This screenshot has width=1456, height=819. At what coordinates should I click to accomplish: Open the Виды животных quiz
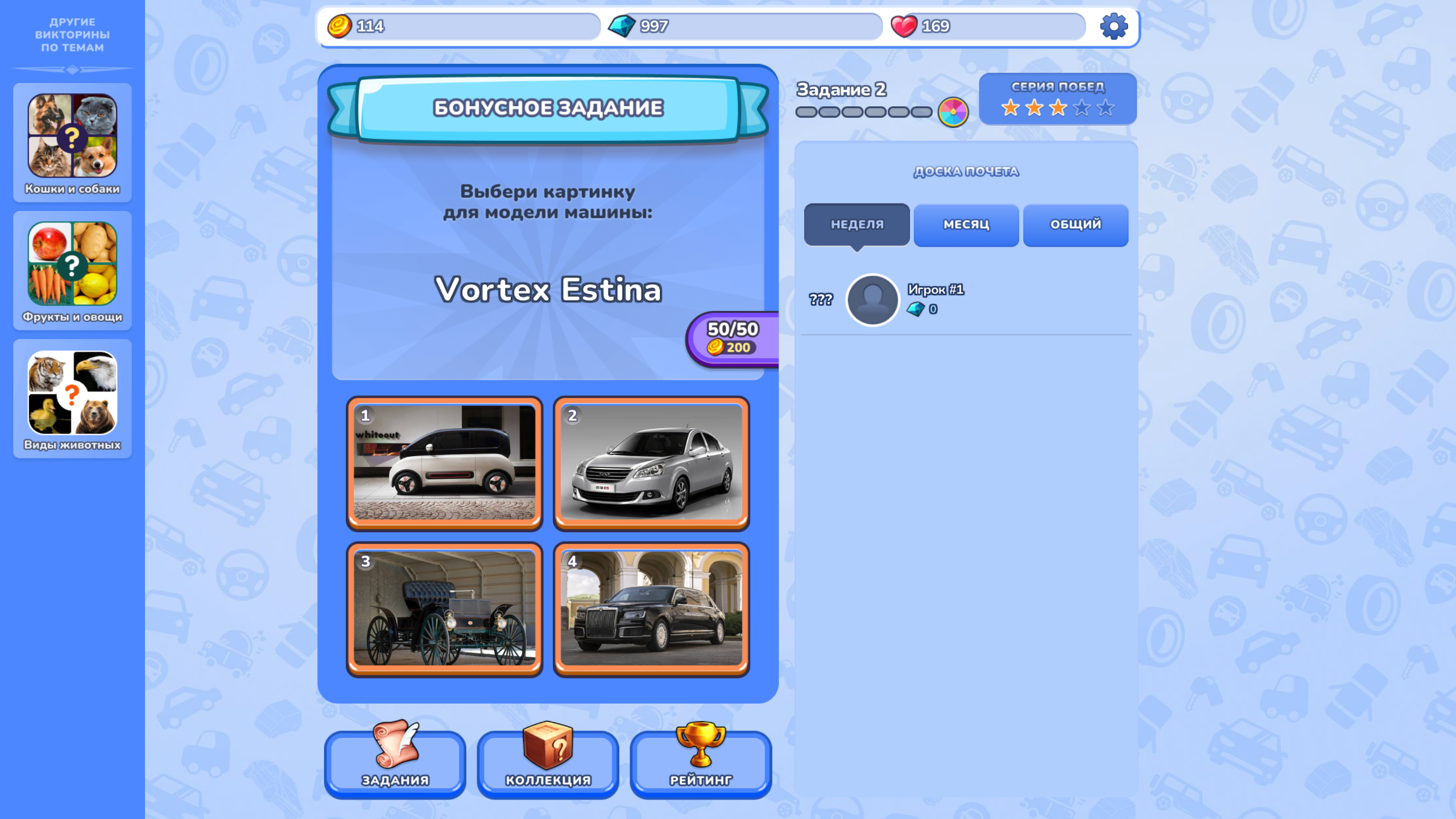coord(72,398)
